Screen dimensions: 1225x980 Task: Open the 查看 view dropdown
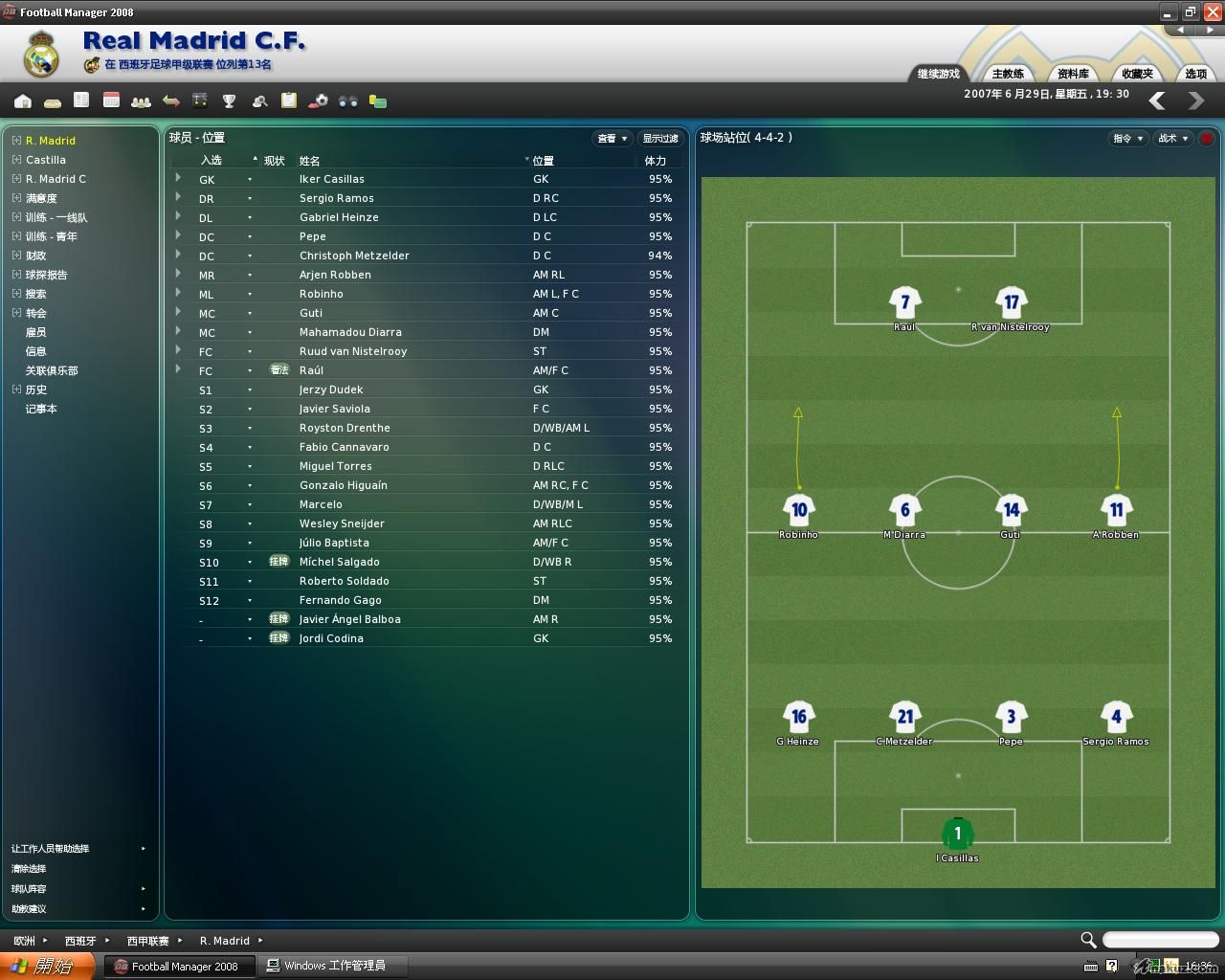612,139
